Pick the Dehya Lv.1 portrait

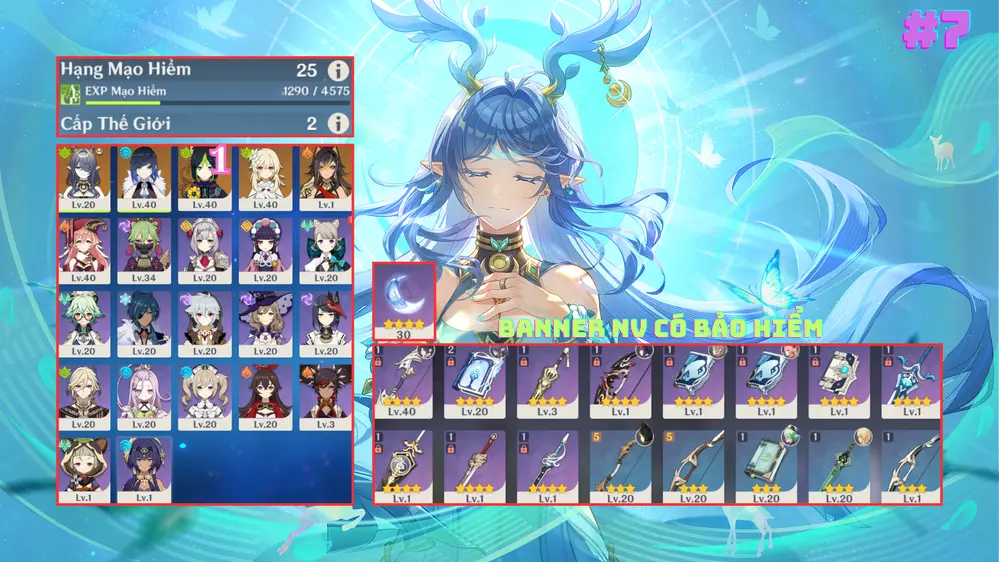[323, 177]
